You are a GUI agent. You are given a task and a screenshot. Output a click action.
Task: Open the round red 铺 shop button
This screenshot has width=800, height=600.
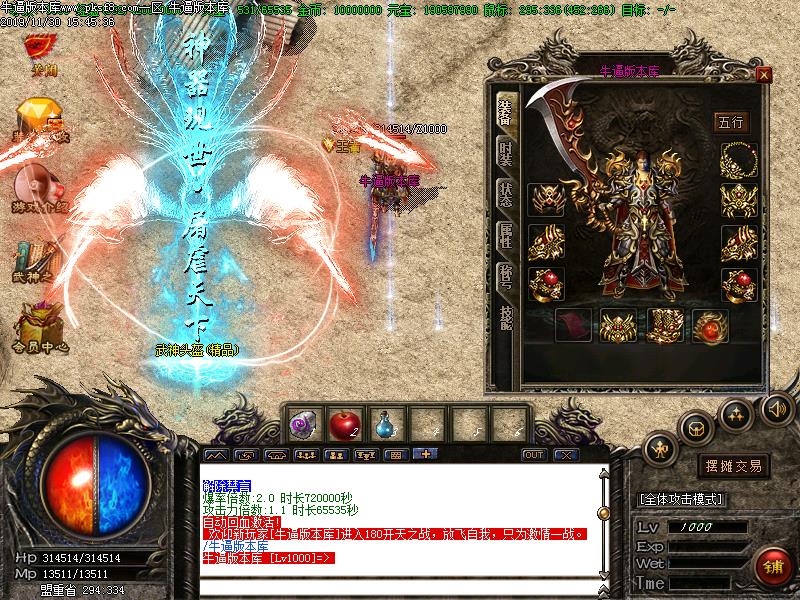tap(771, 565)
